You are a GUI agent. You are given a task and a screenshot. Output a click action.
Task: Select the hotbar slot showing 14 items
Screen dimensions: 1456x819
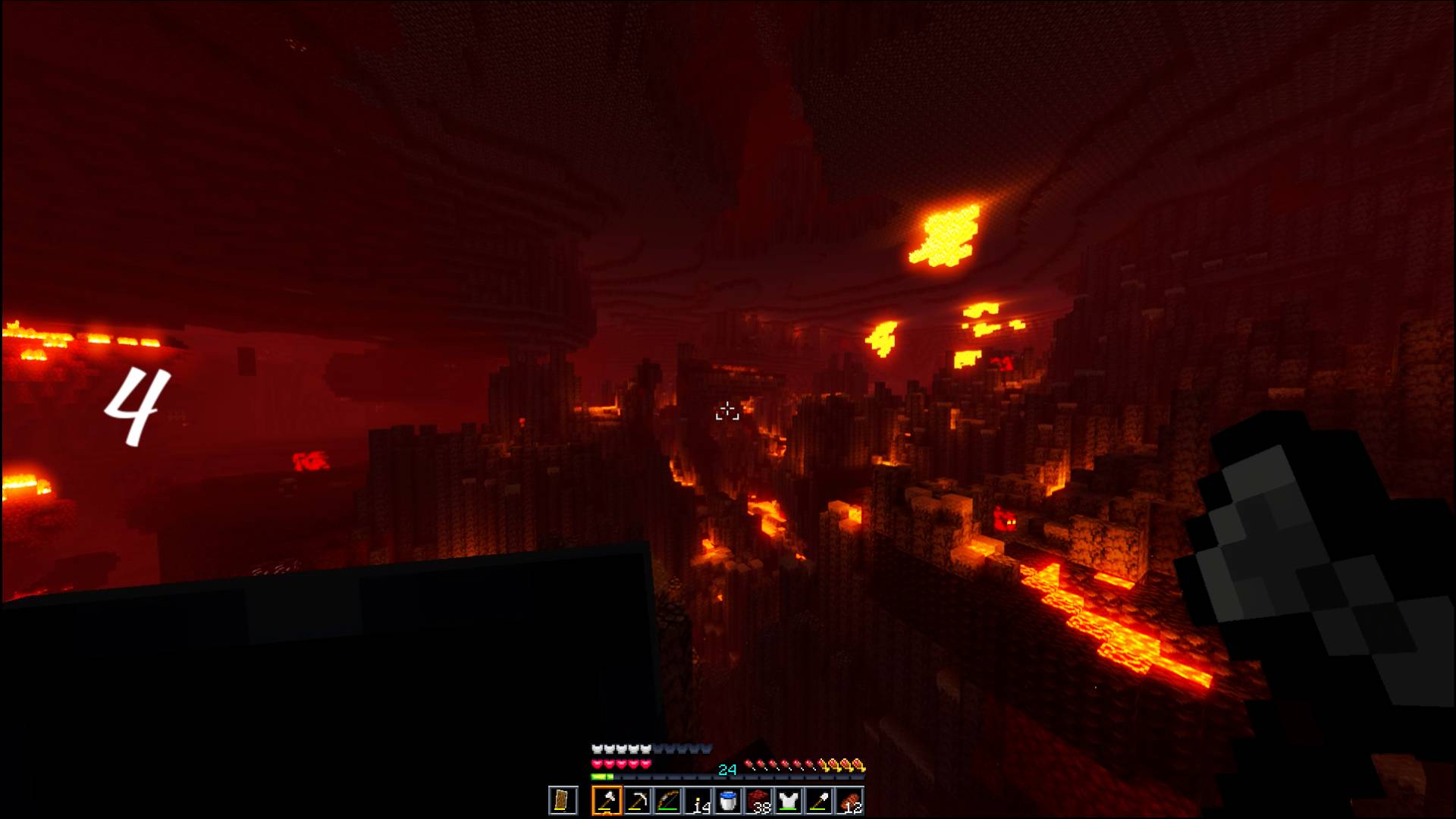point(698,802)
